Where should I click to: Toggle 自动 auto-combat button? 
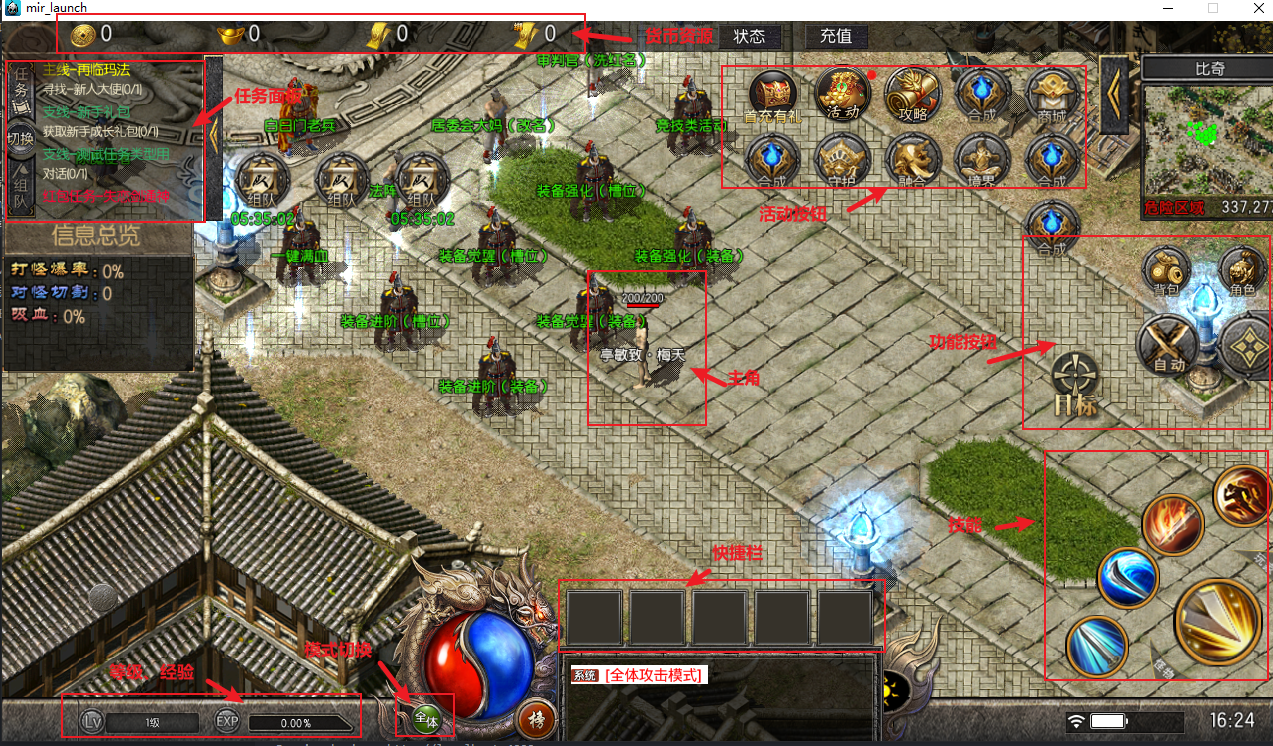coord(1169,346)
